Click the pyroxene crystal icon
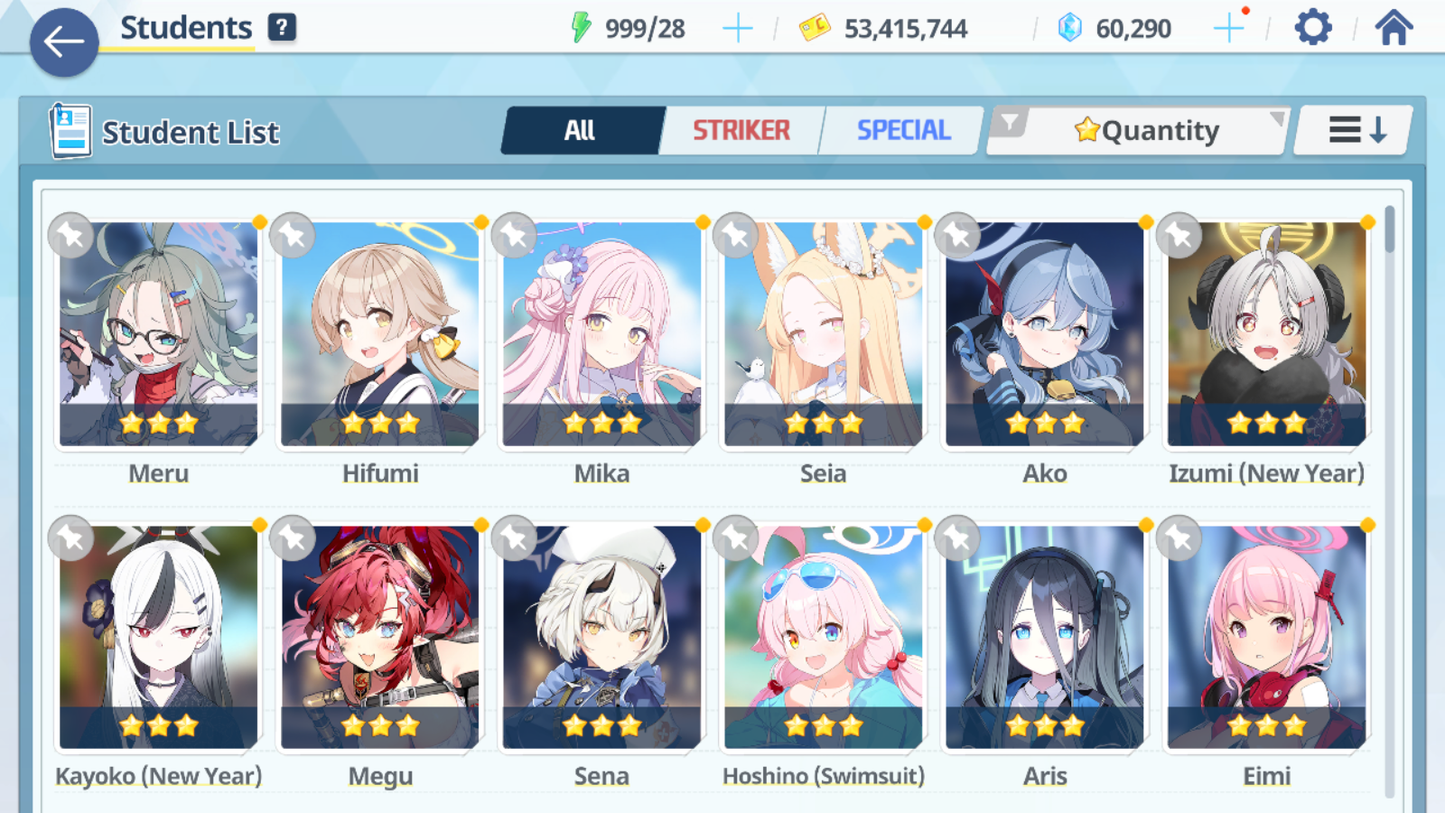Viewport: 1445px width, 813px height. point(1072,28)
